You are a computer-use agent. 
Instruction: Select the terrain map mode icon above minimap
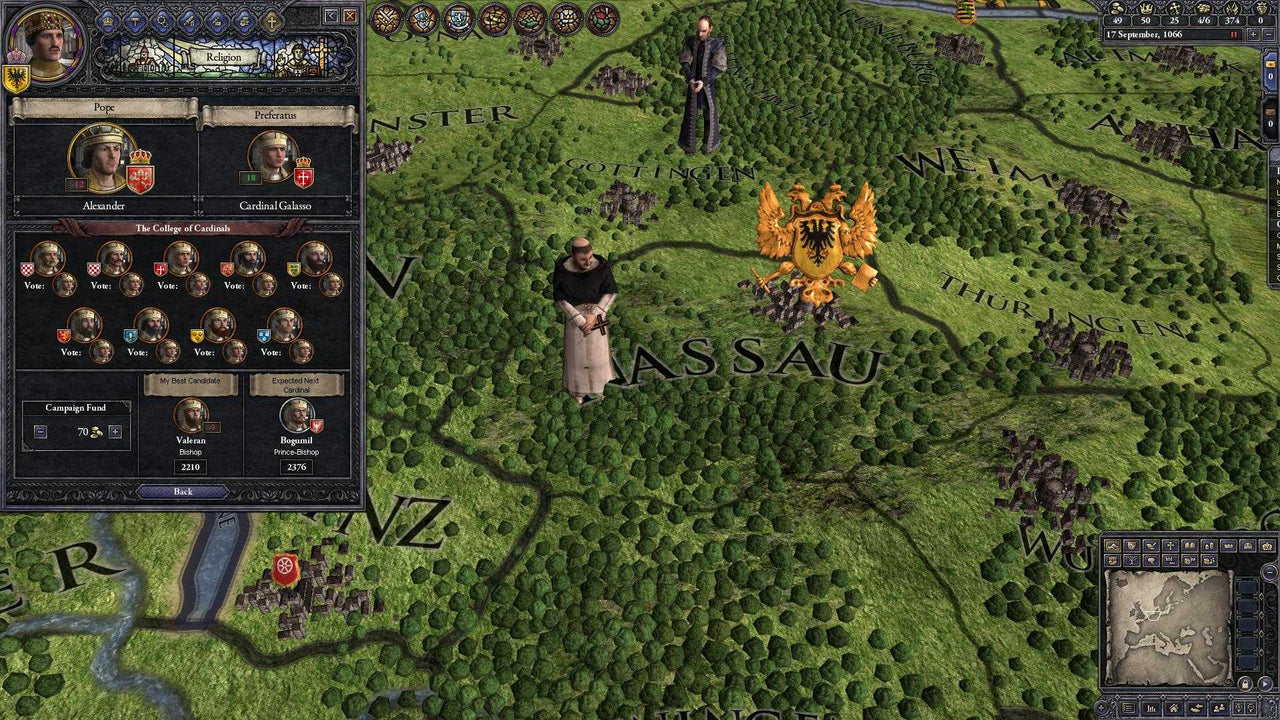click(x=1112, y=545)
